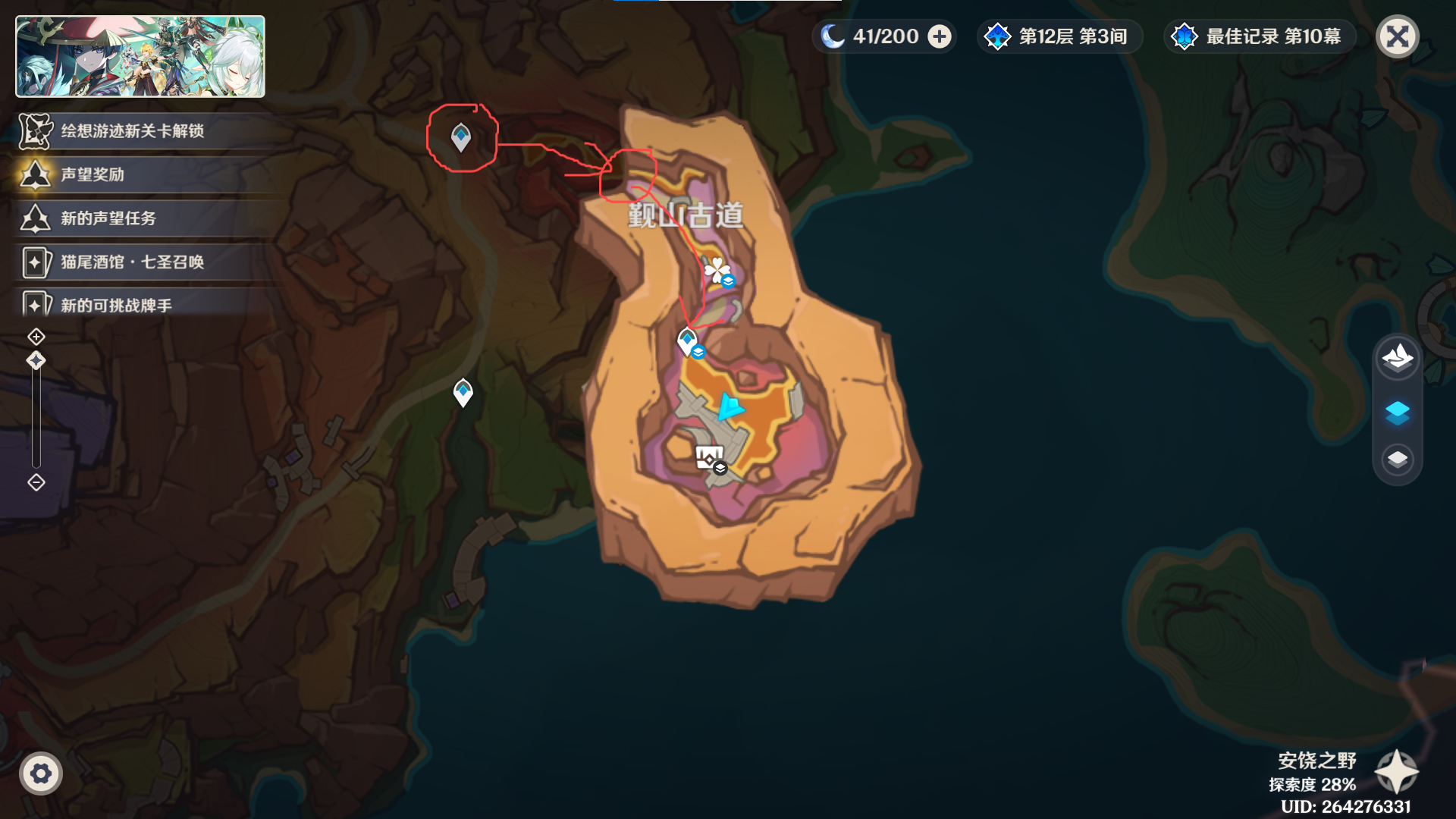This screenshot has width=1456, height=819.
Task: Switch to the grey lower map layer
Action: click(1397, 460)
